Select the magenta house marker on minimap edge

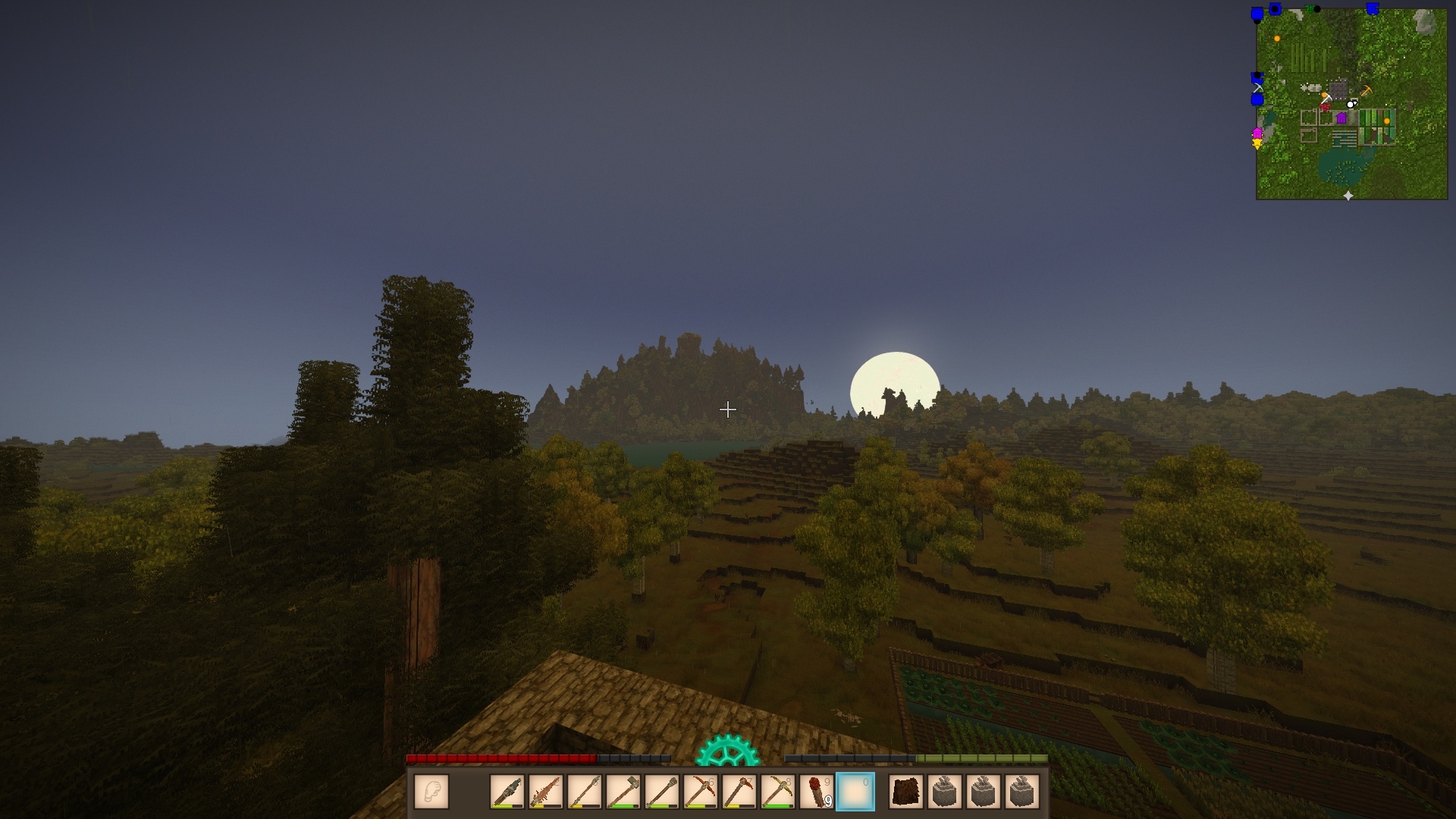[x=1257, y=133]
